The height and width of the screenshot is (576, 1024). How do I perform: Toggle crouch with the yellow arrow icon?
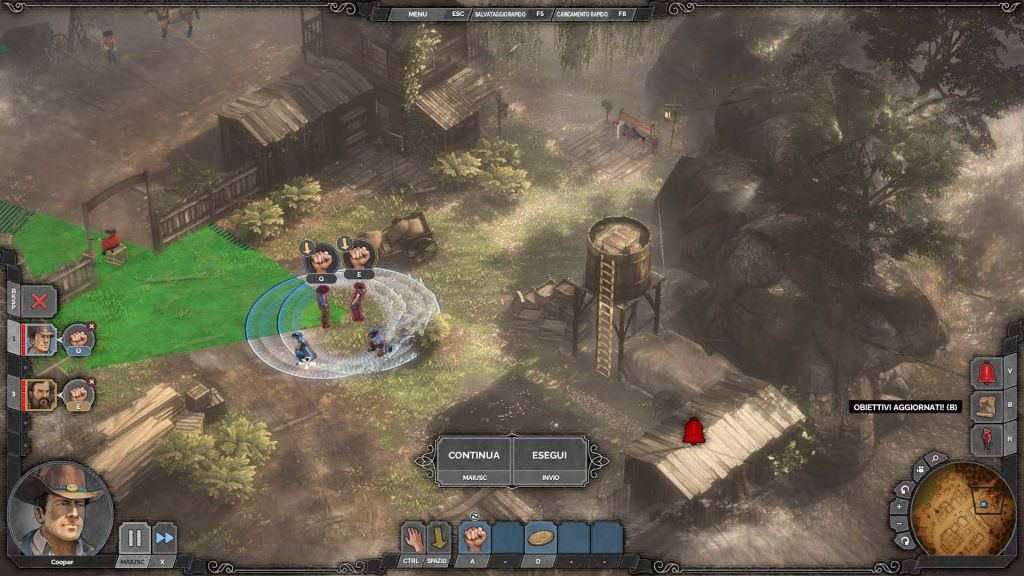click(439, 538)
